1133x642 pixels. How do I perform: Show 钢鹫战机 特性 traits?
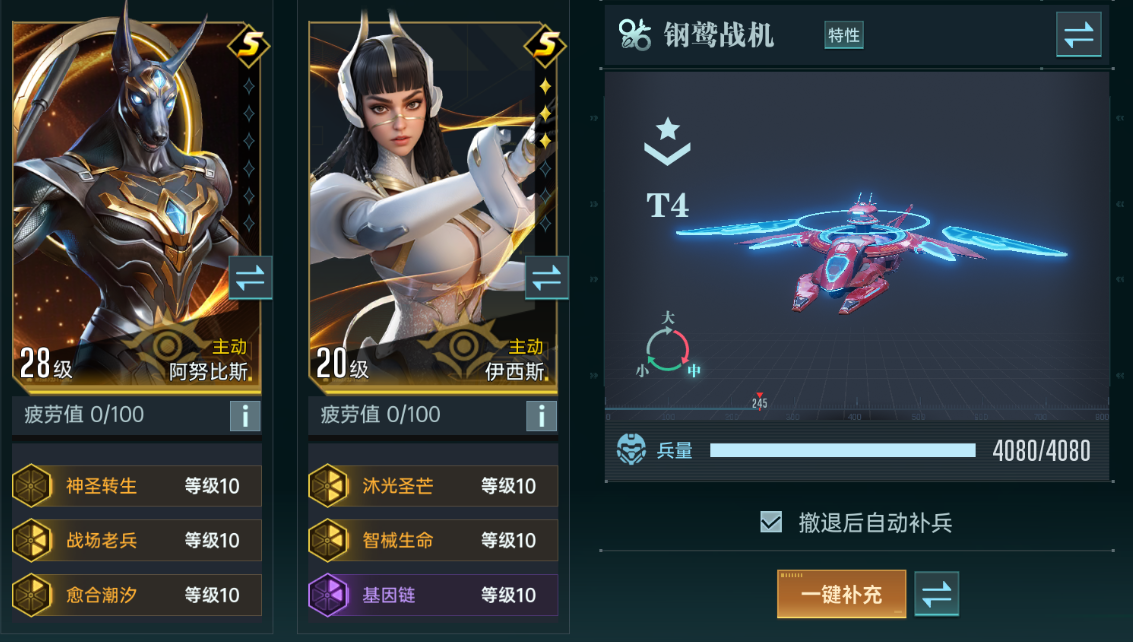843,35
